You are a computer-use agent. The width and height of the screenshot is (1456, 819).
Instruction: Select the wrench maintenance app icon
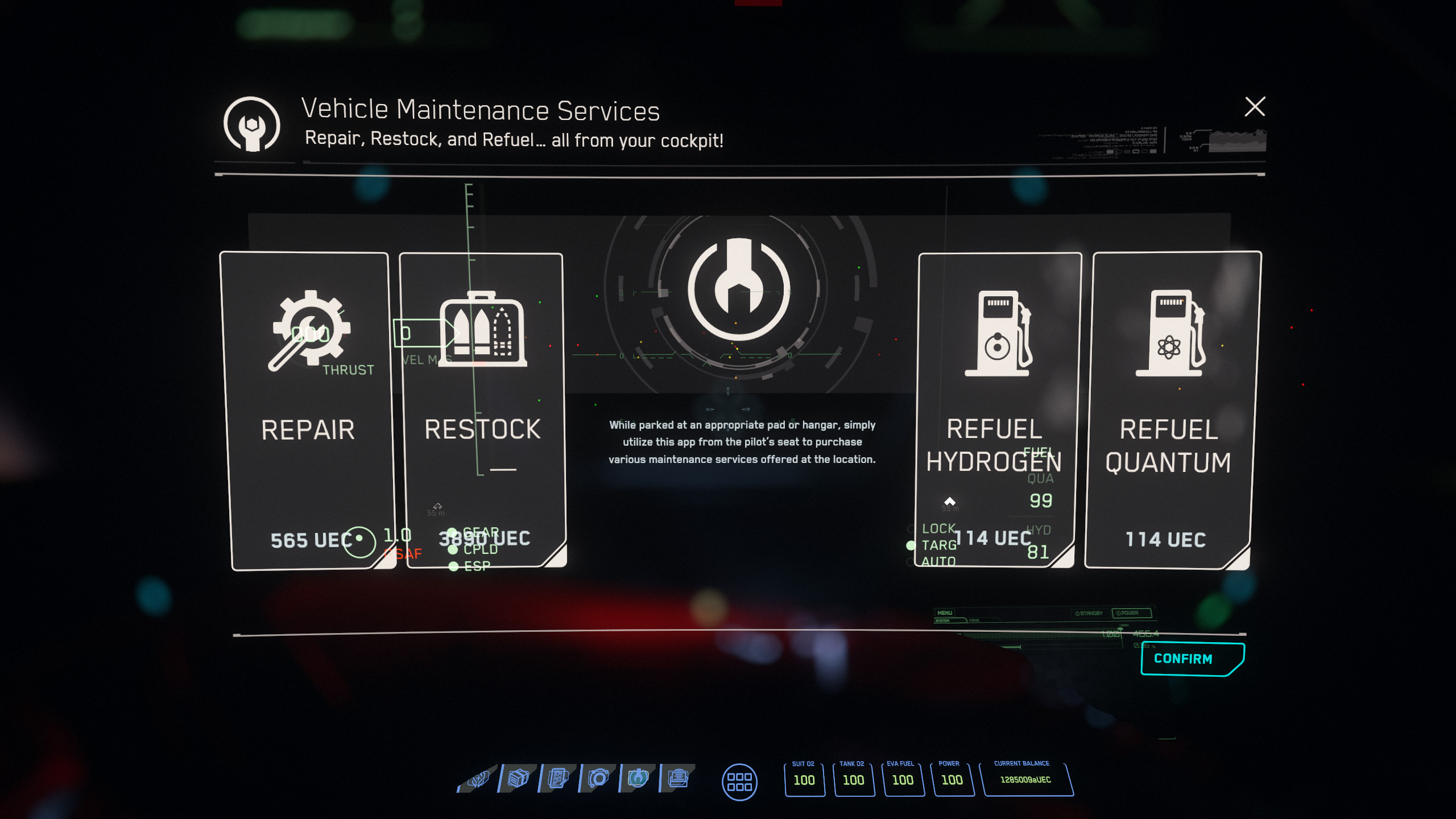(638, 778)
